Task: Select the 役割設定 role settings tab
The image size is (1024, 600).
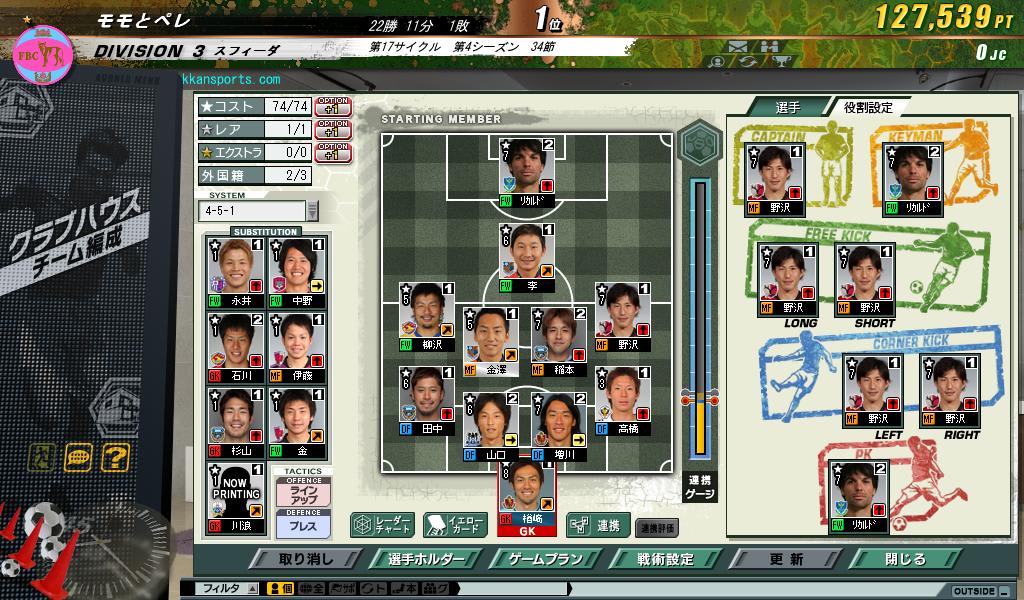Action: (866, 107)
